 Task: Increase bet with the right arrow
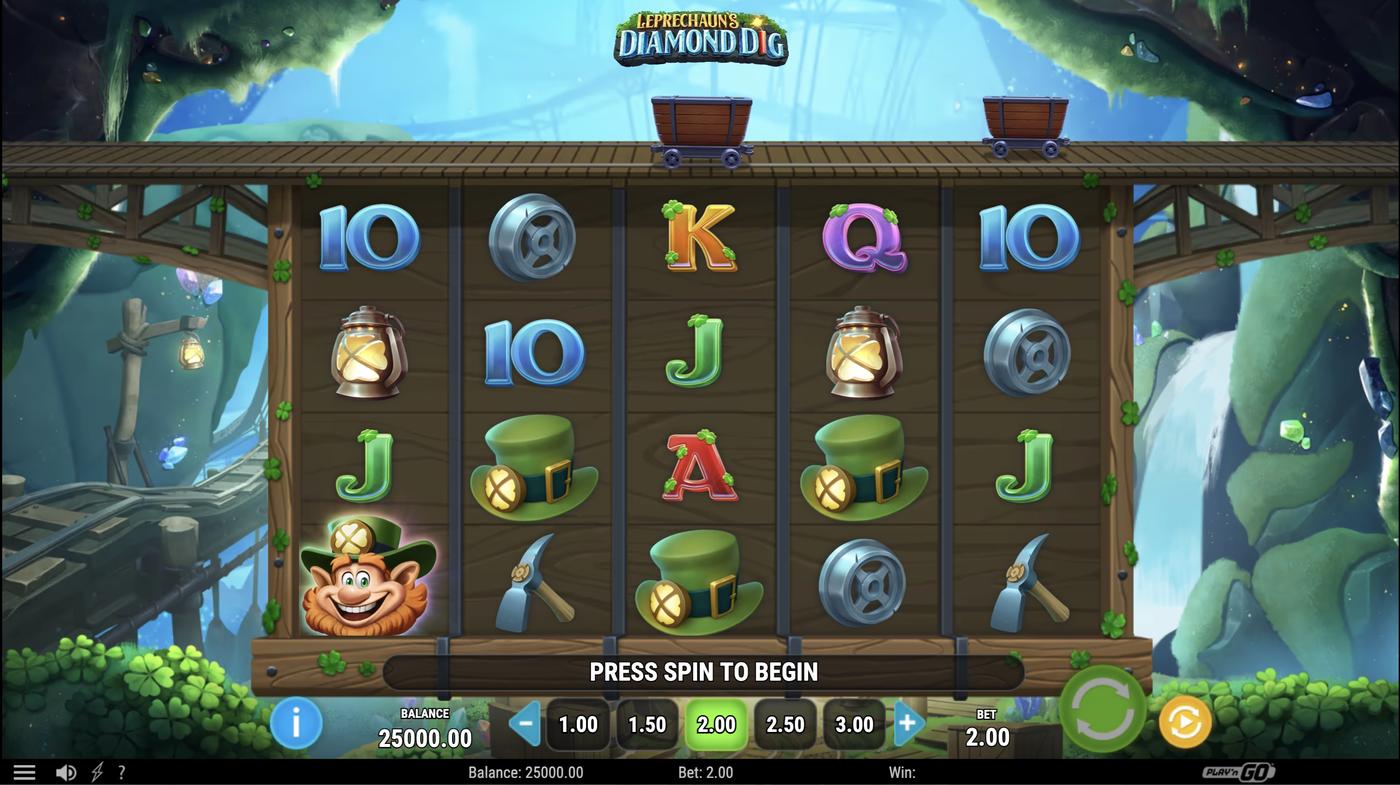pyautogui.click(x=908, y=722)
